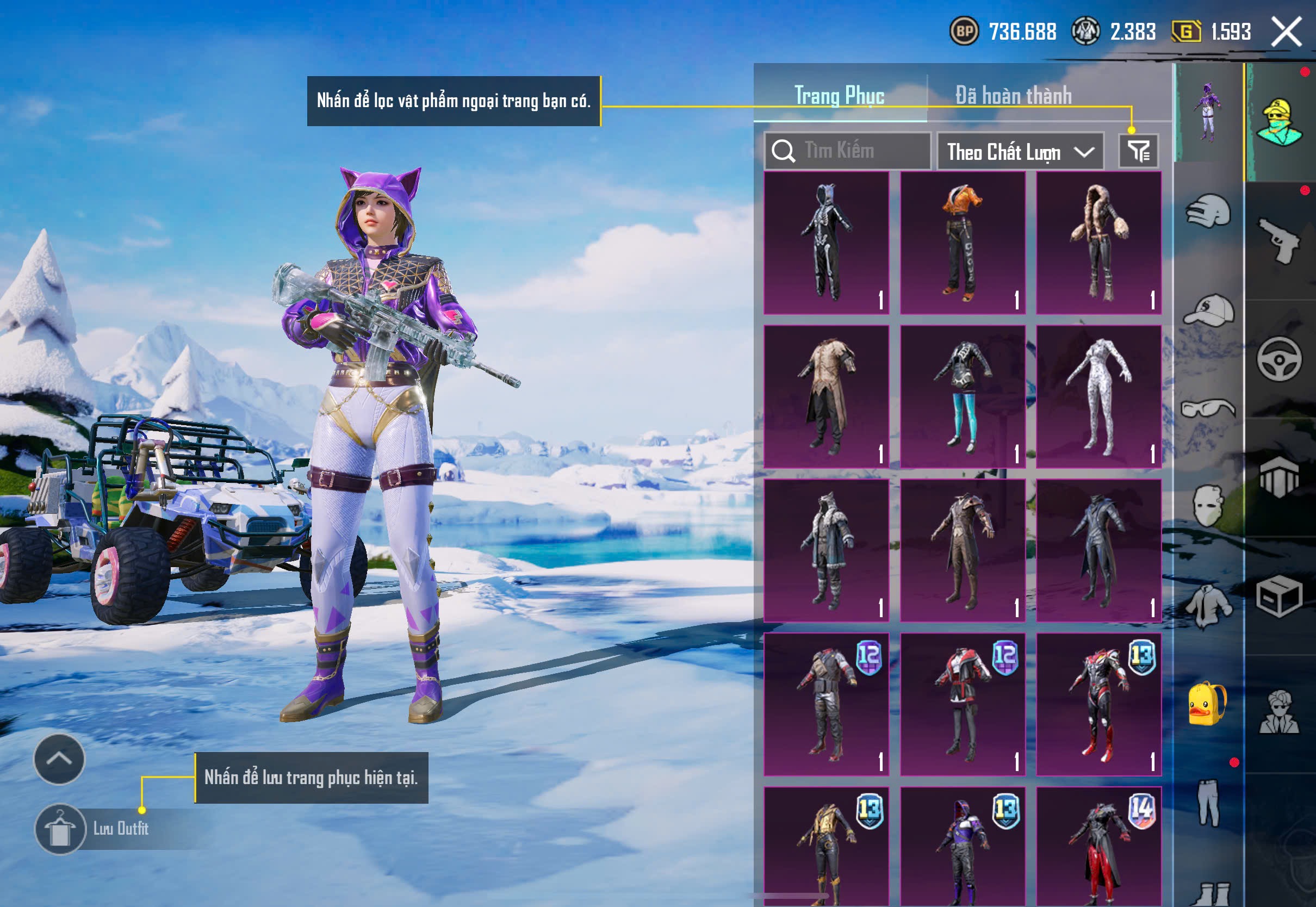Expand the round up-arrow button

59,759
